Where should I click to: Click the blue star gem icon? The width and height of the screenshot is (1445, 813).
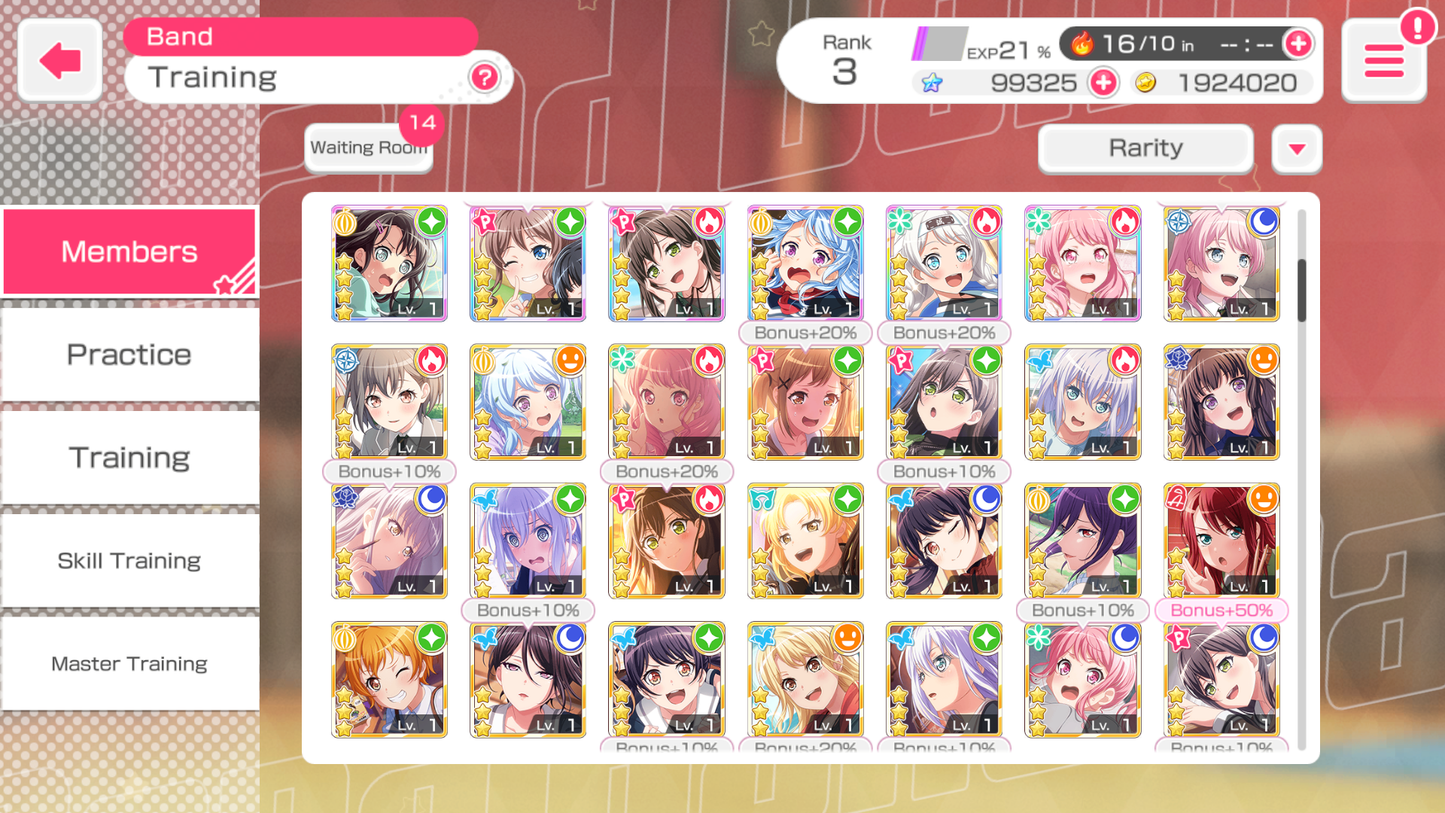(x=933, y=83)
